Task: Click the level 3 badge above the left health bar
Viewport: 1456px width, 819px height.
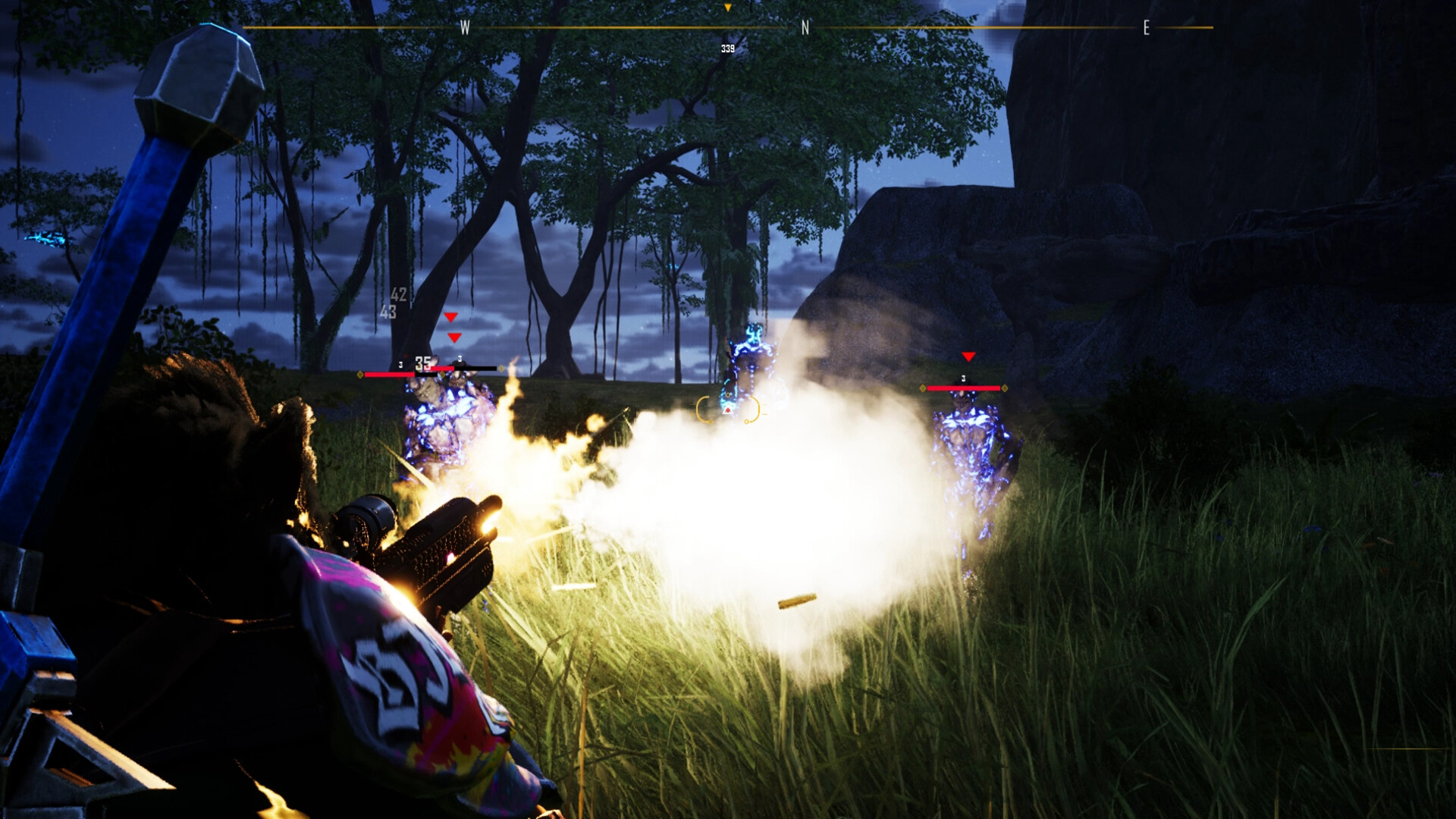Action: pos(400,365)
